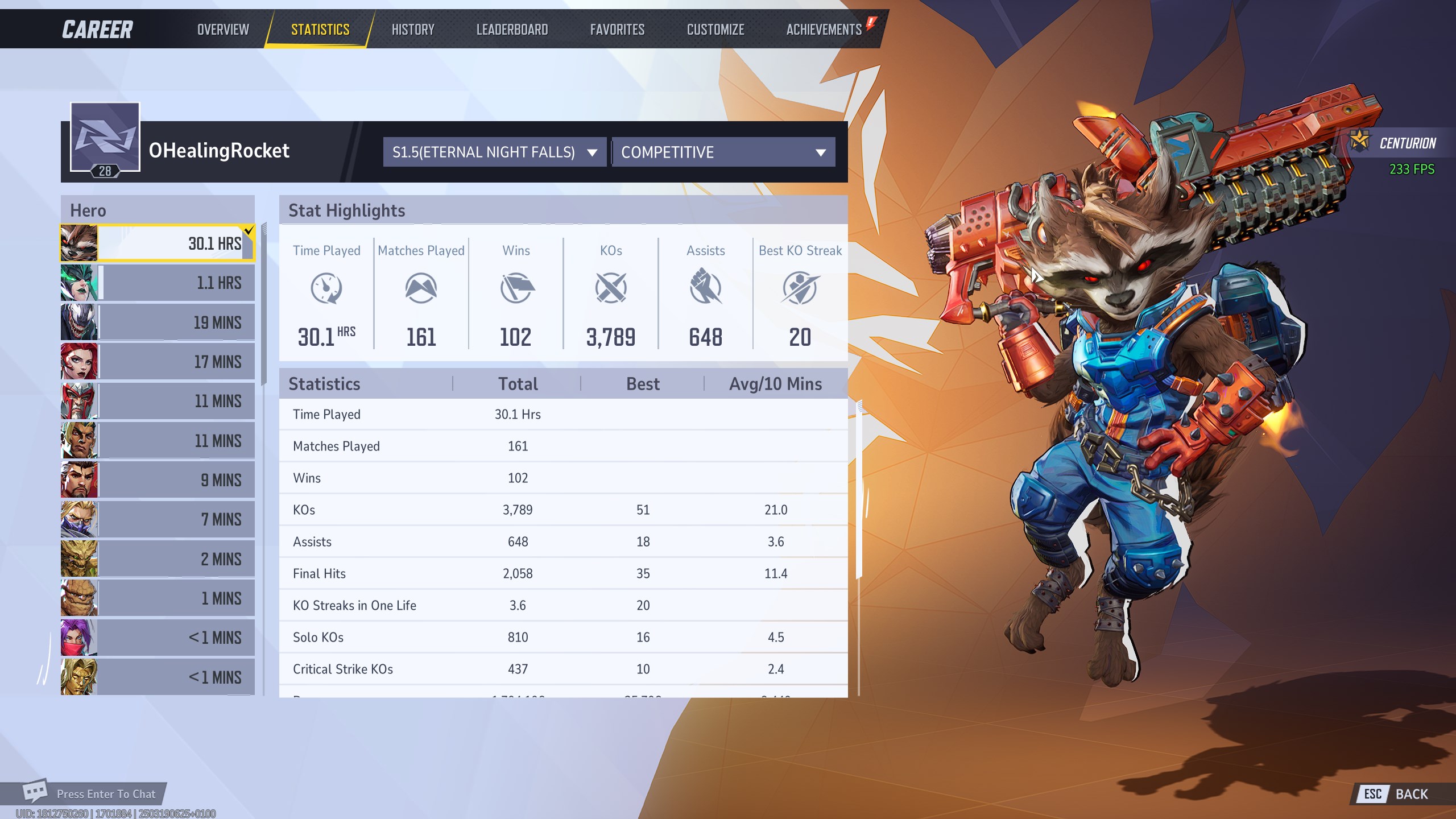Screen dimensions: 1456x819
Task: Choose the hero row showing 7 MINS
Action: [x=158, y=519]
